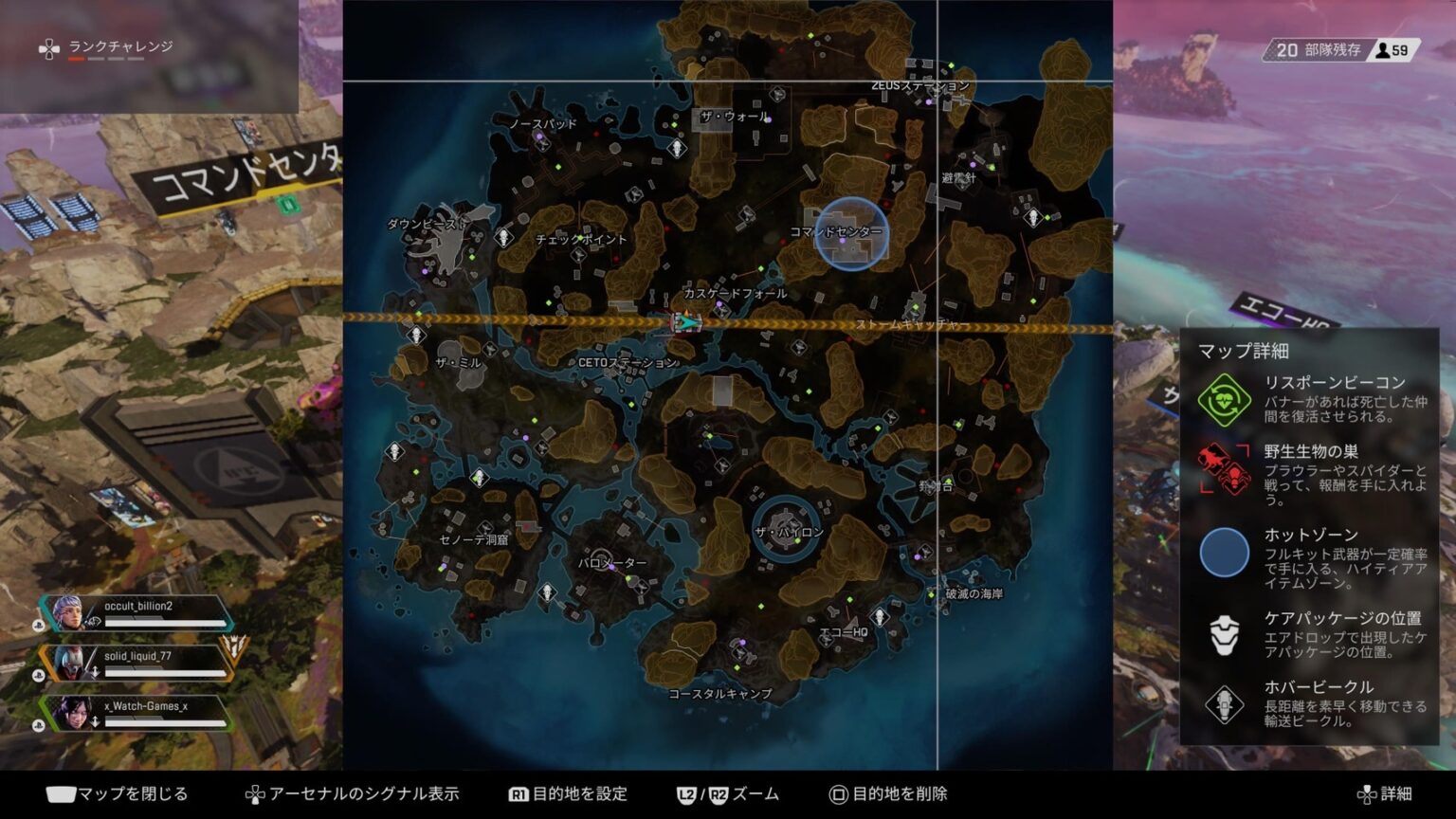Viewport: 1456px width, 819px height.
Task: Select the コマンドセンター hot zone on map
Action: point(850,233)
